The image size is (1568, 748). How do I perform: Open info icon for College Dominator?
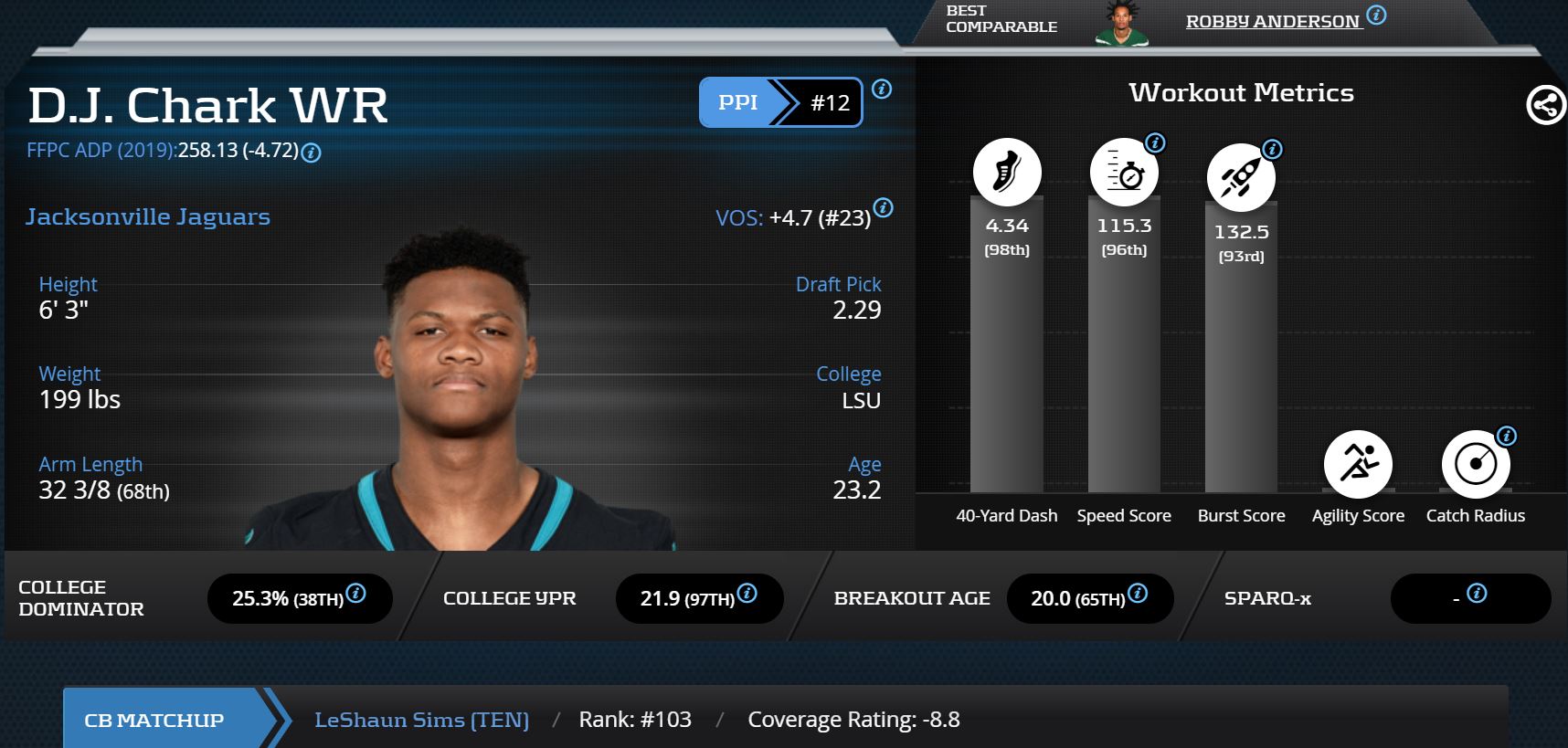point(356,594)
